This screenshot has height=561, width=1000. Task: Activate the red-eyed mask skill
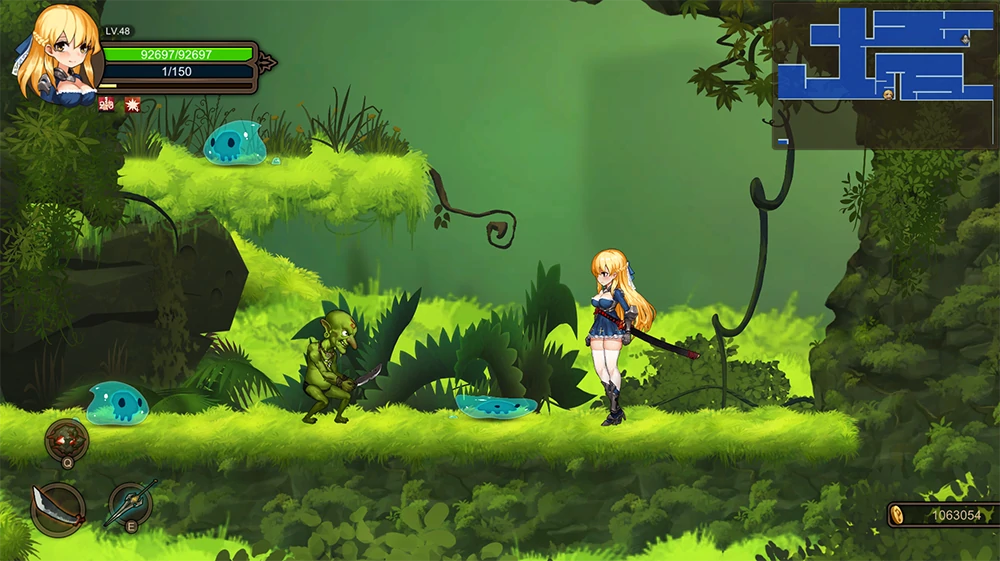(x=67, y=439)
